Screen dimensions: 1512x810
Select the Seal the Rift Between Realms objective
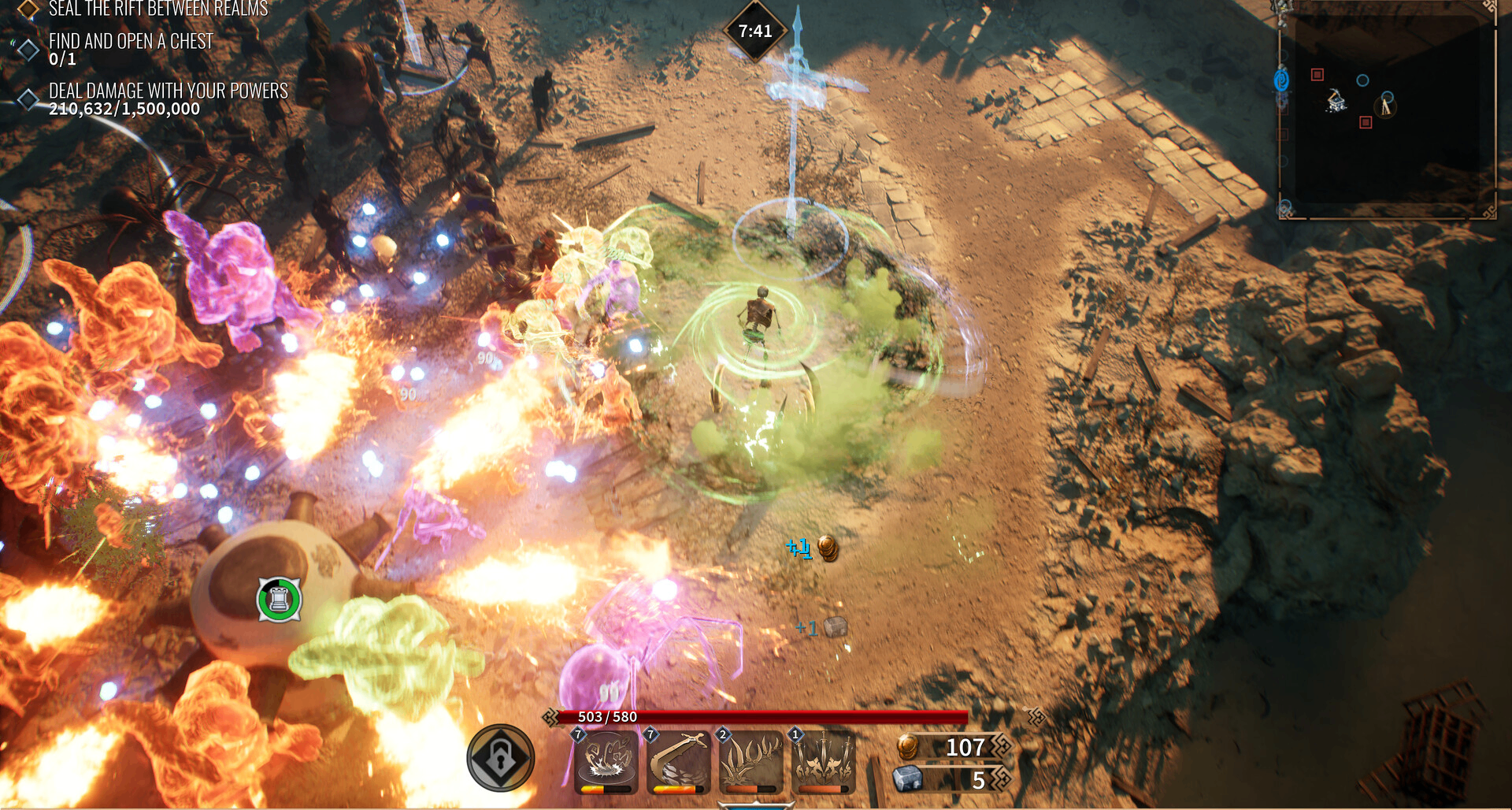(157, 9)
